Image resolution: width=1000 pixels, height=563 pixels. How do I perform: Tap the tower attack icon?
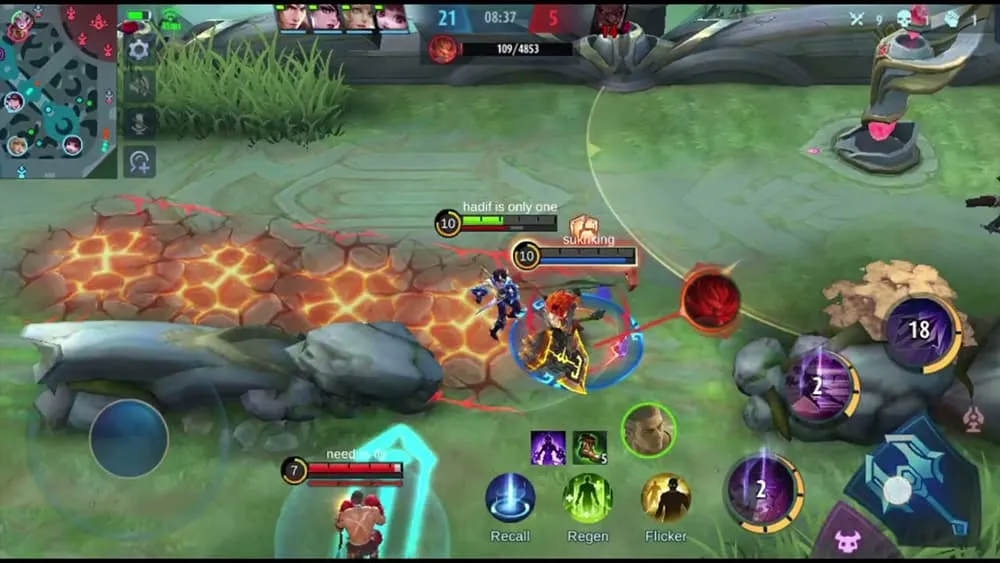coord(973,420)
